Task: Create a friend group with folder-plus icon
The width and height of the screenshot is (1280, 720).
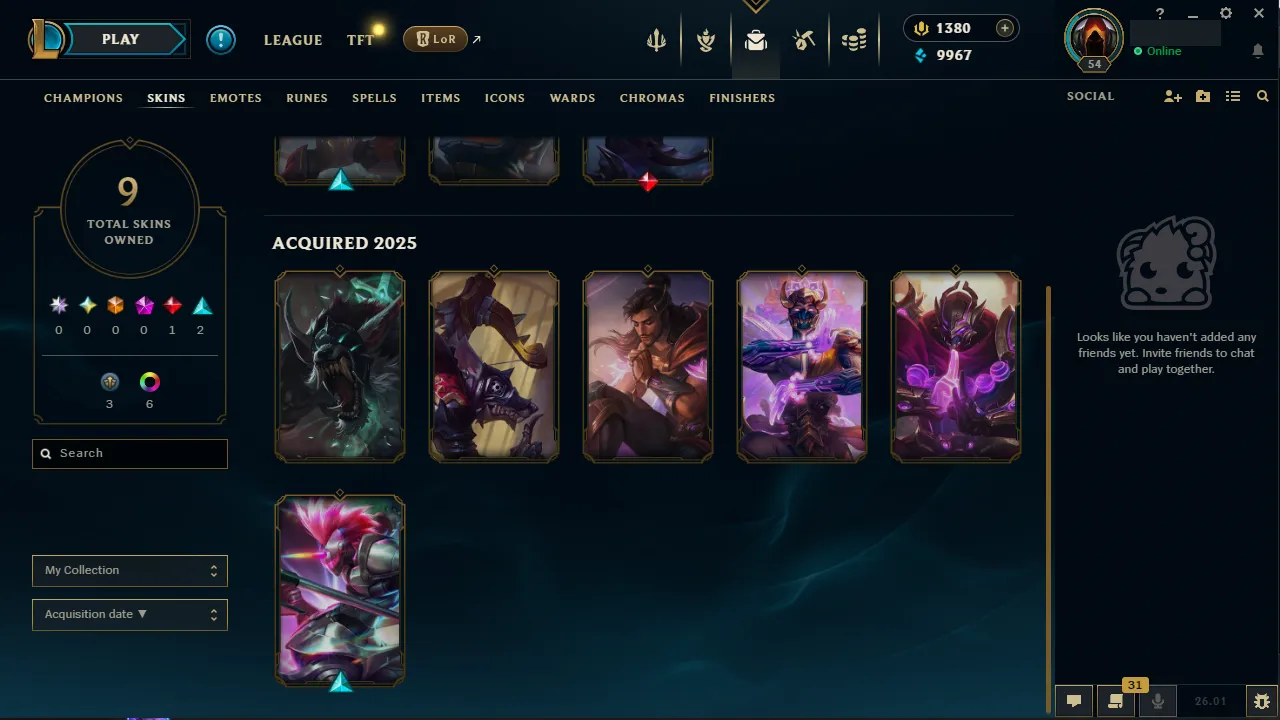Action: point(1202,96)
